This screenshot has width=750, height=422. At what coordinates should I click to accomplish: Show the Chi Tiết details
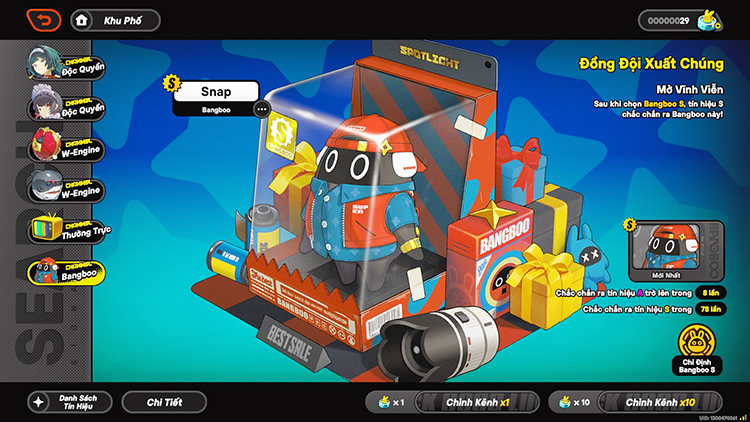(x=164, y=401)
